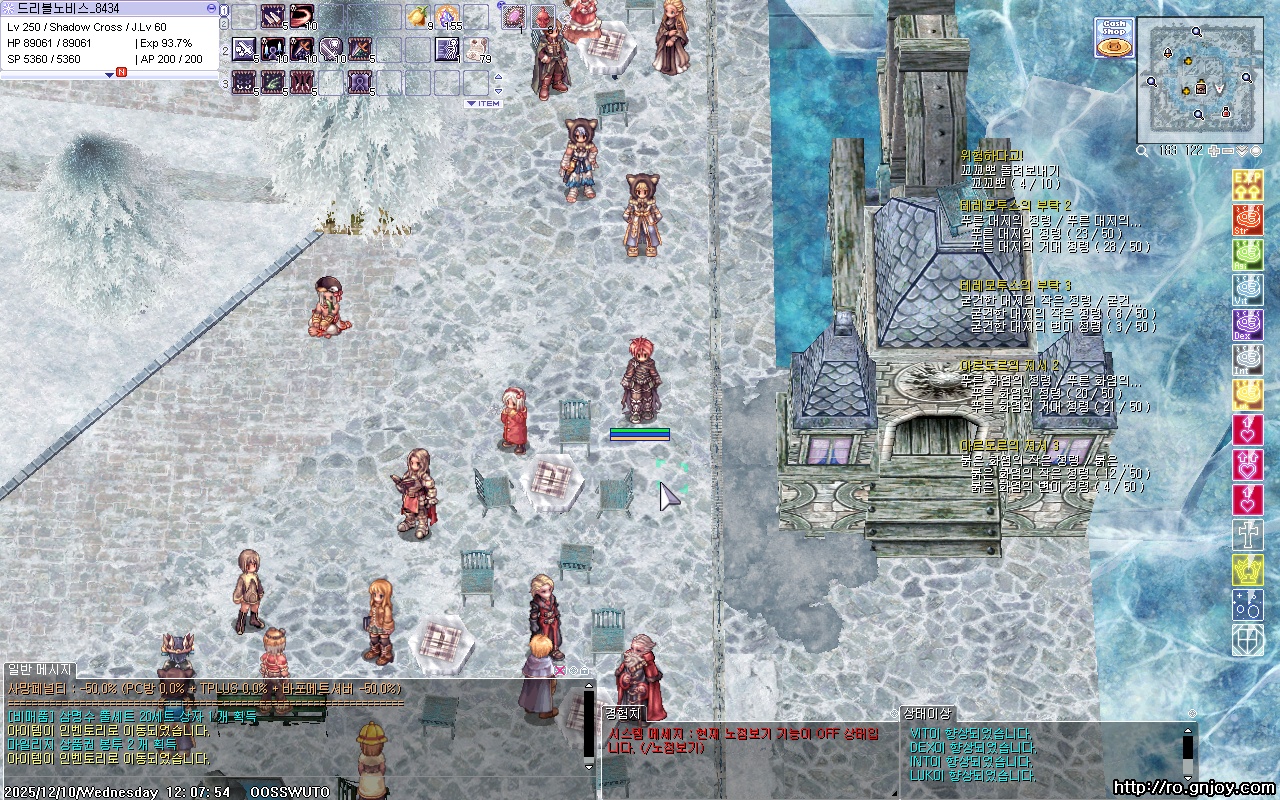The height and width of the screenshot is (800, 1280).
Task: Click the purple Dex buff icon
Action: point(1247,325)
